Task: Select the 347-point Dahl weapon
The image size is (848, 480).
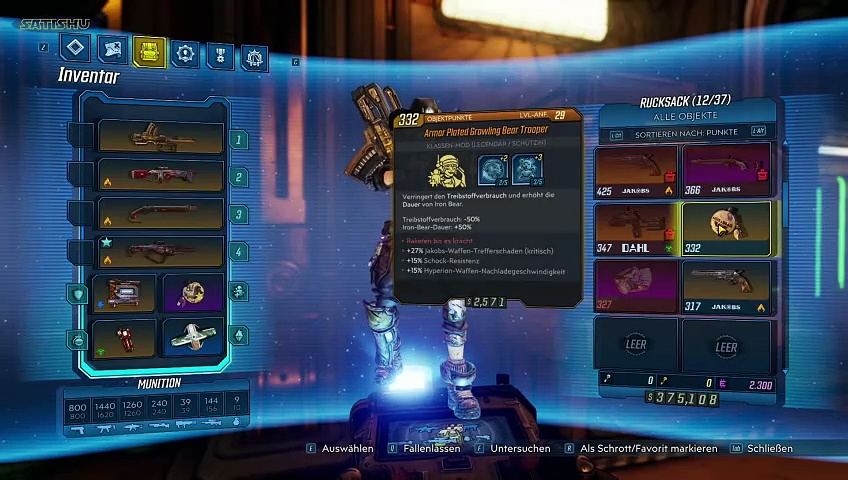Action: [636, 228]
